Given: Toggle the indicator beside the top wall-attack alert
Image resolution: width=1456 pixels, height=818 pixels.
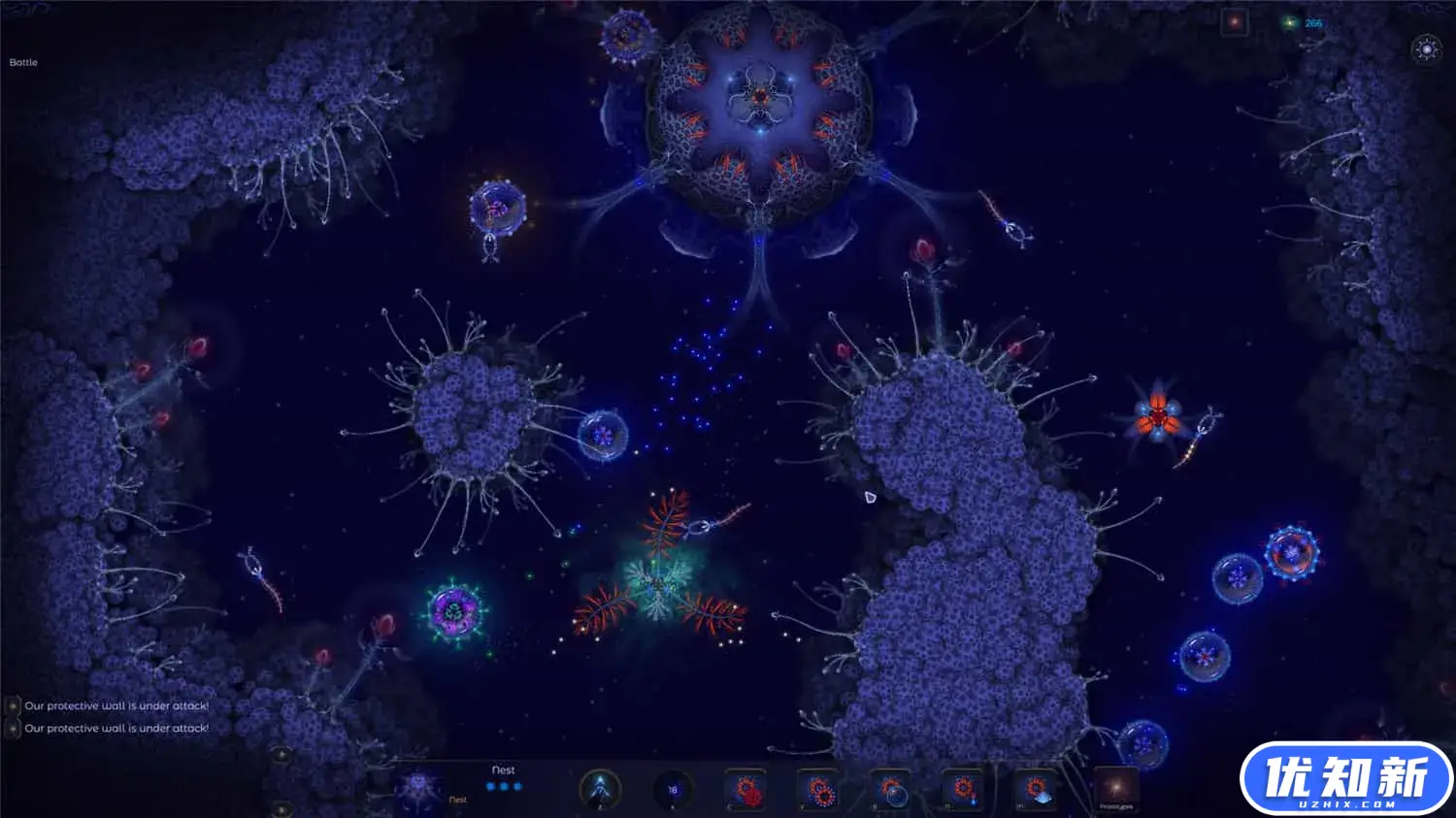Looking at the screenshot, I should click(x=13, y=706).
